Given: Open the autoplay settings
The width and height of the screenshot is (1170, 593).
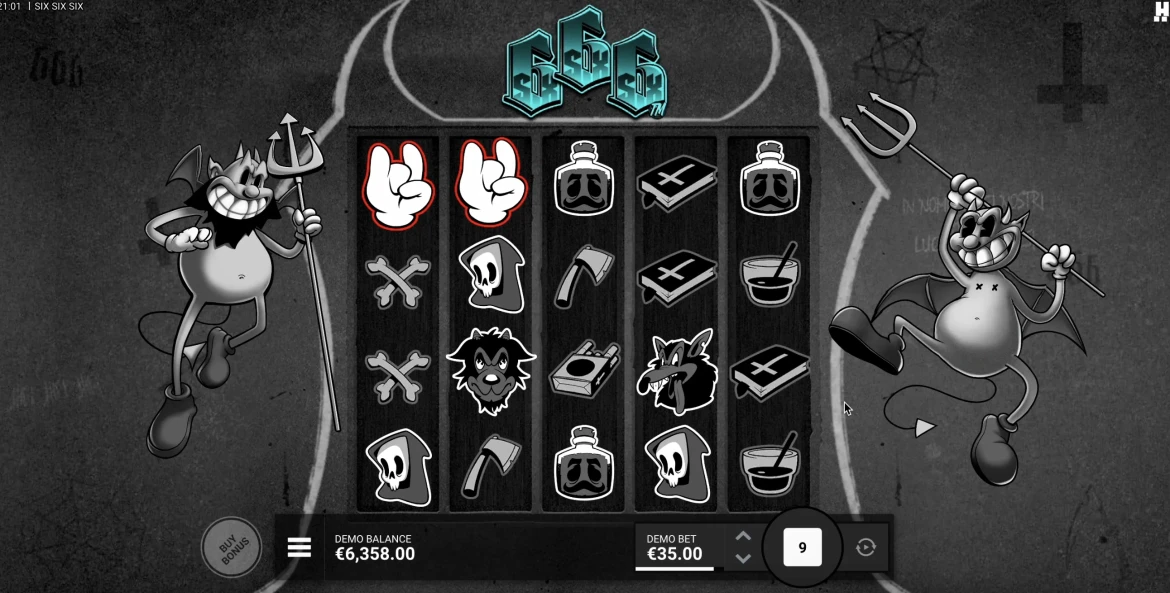Looking at the screenshot, I should click(866, 548).
